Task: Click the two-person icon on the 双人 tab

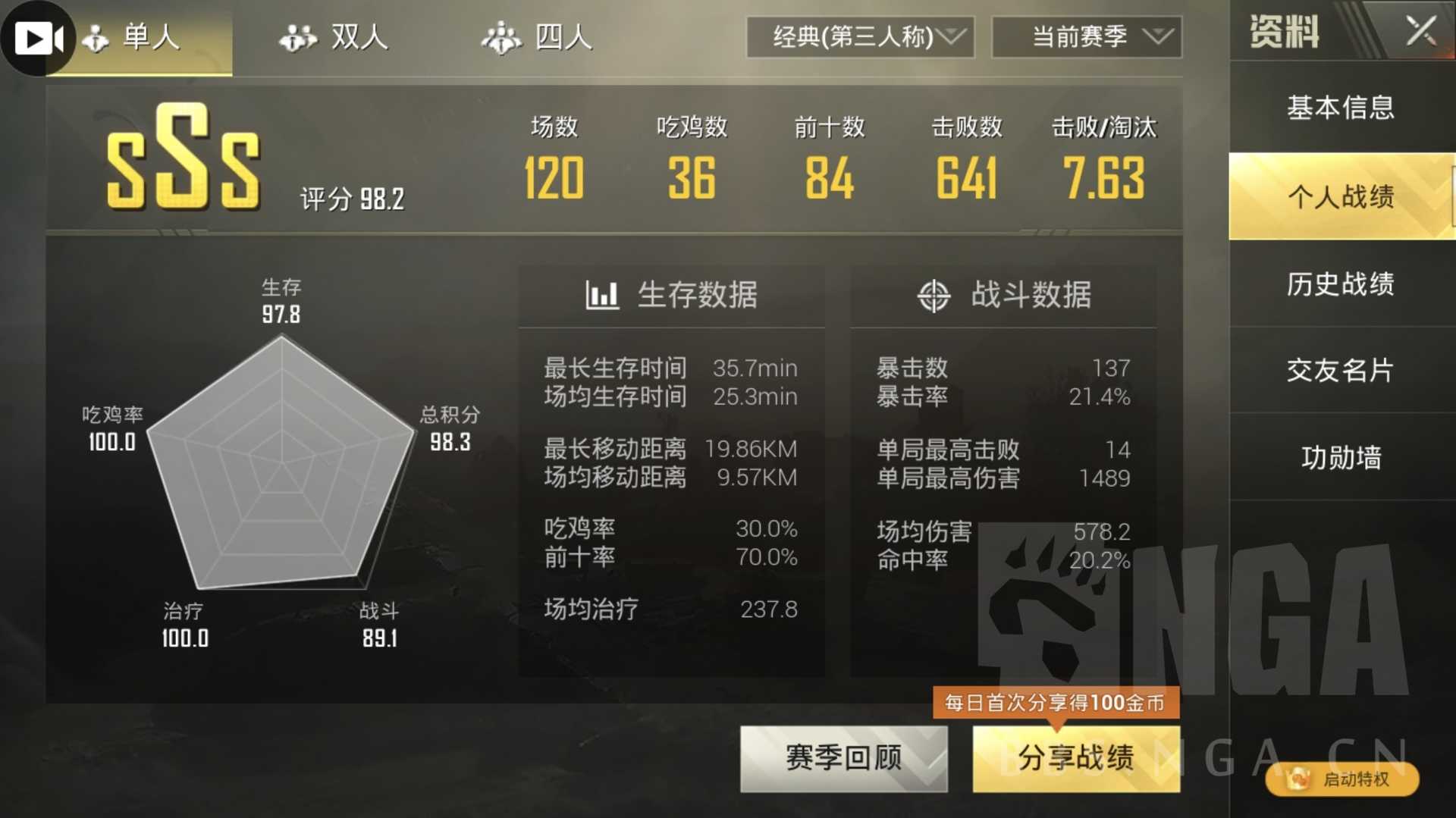Action: coord(297,37)
